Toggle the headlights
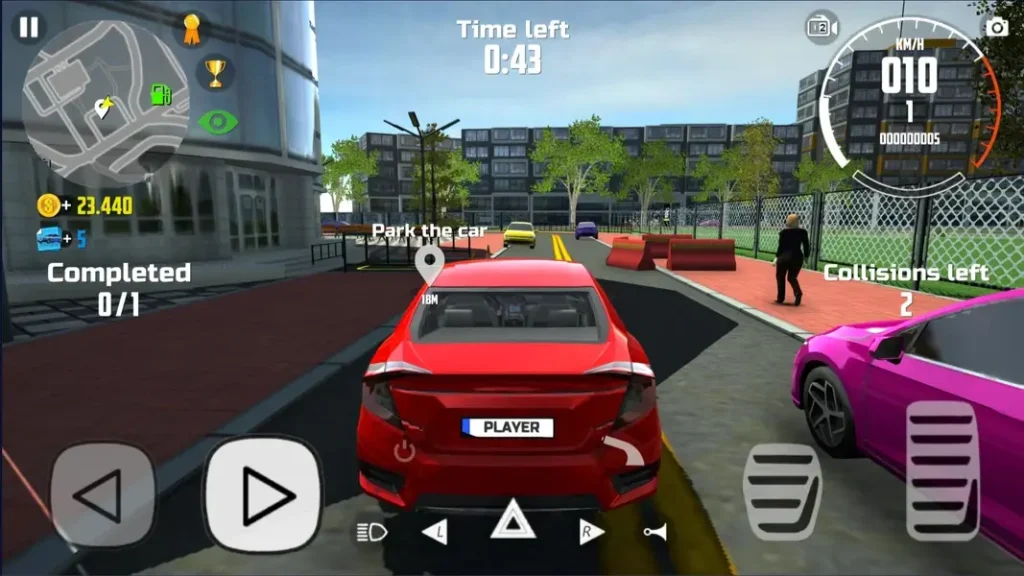The height and width of the screenshot is (576, 1024). [371, 532]
